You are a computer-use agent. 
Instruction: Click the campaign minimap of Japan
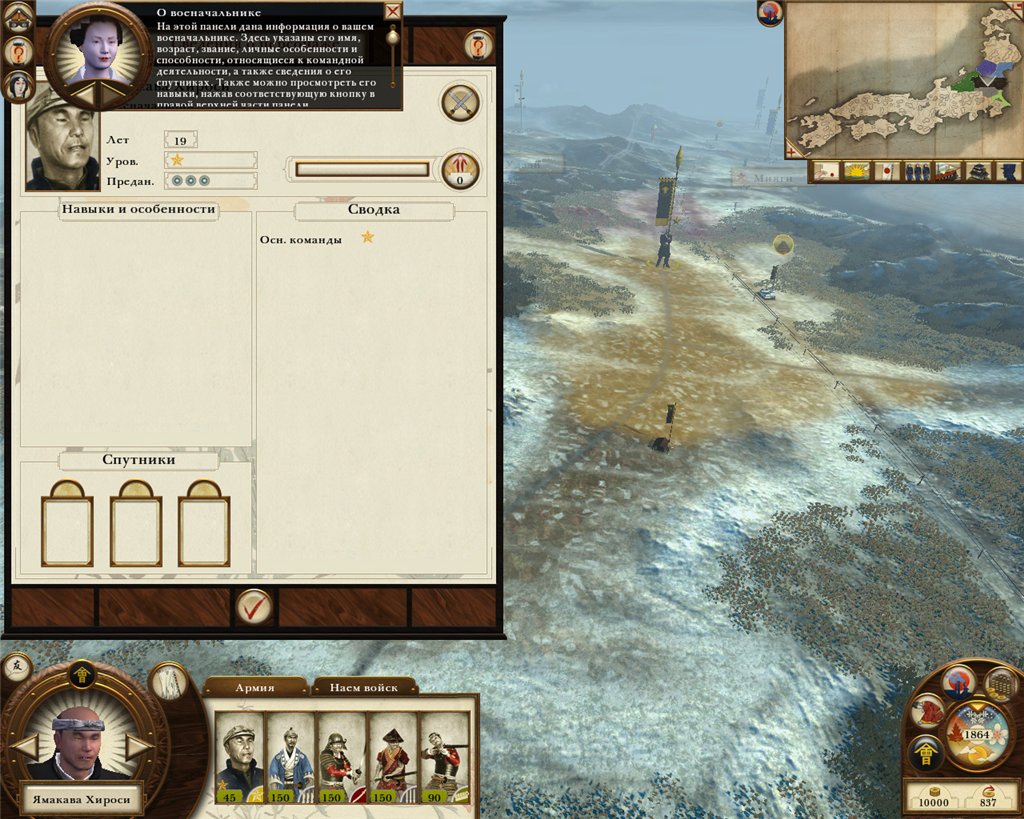(903, 80)
